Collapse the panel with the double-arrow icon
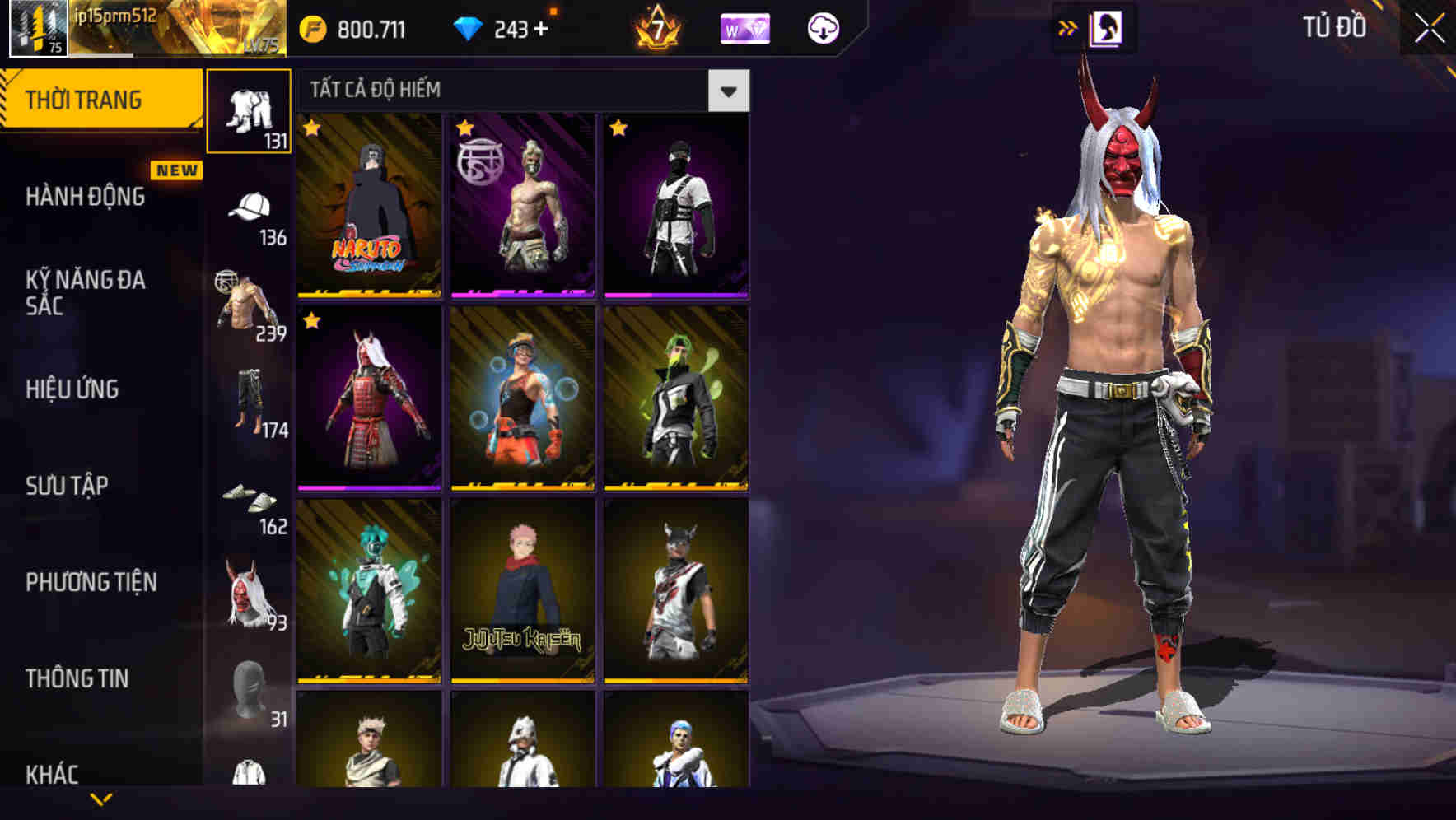Image resolution: width=1456 pixels, height=820 pixels. [x=1068, y=27]
